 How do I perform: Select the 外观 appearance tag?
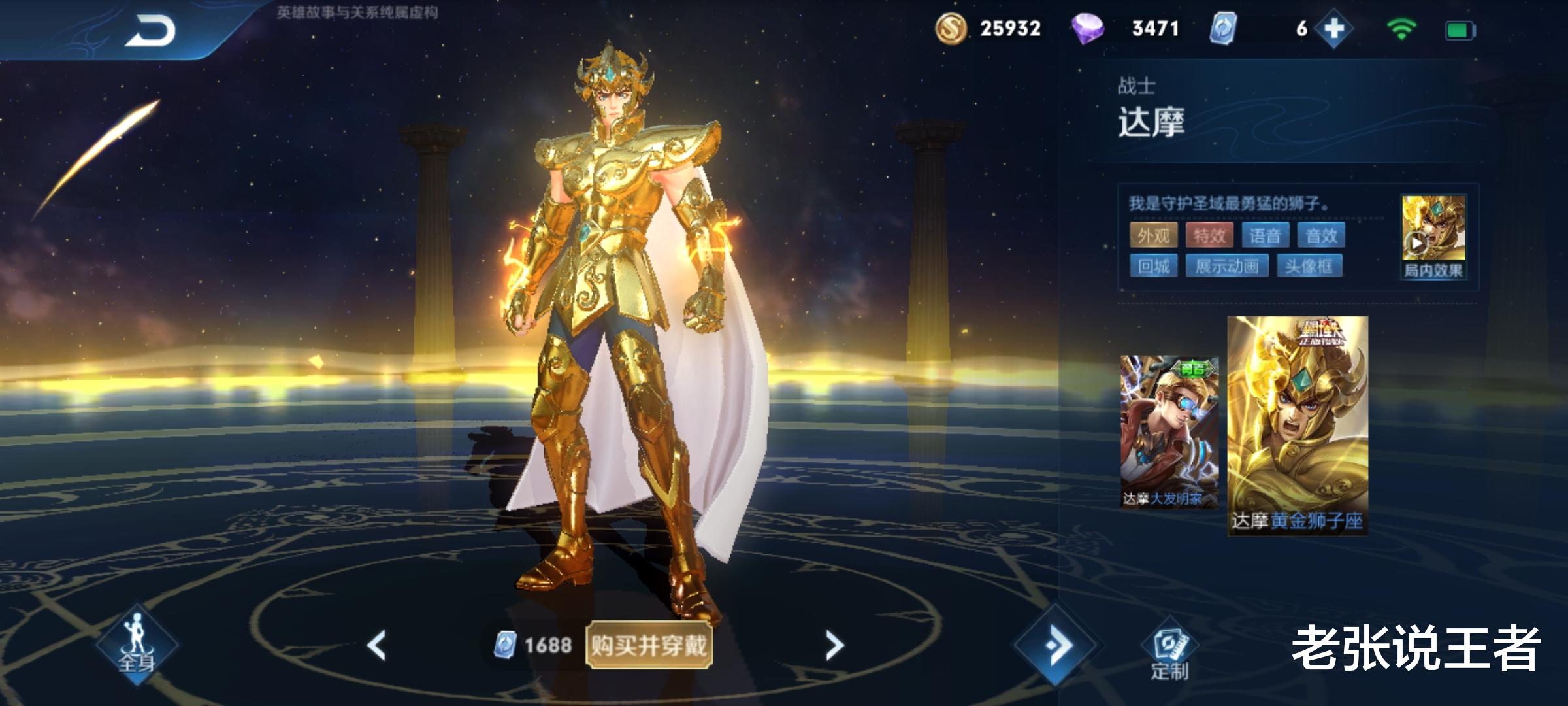pyautogui.click(x=1153, y=235)
